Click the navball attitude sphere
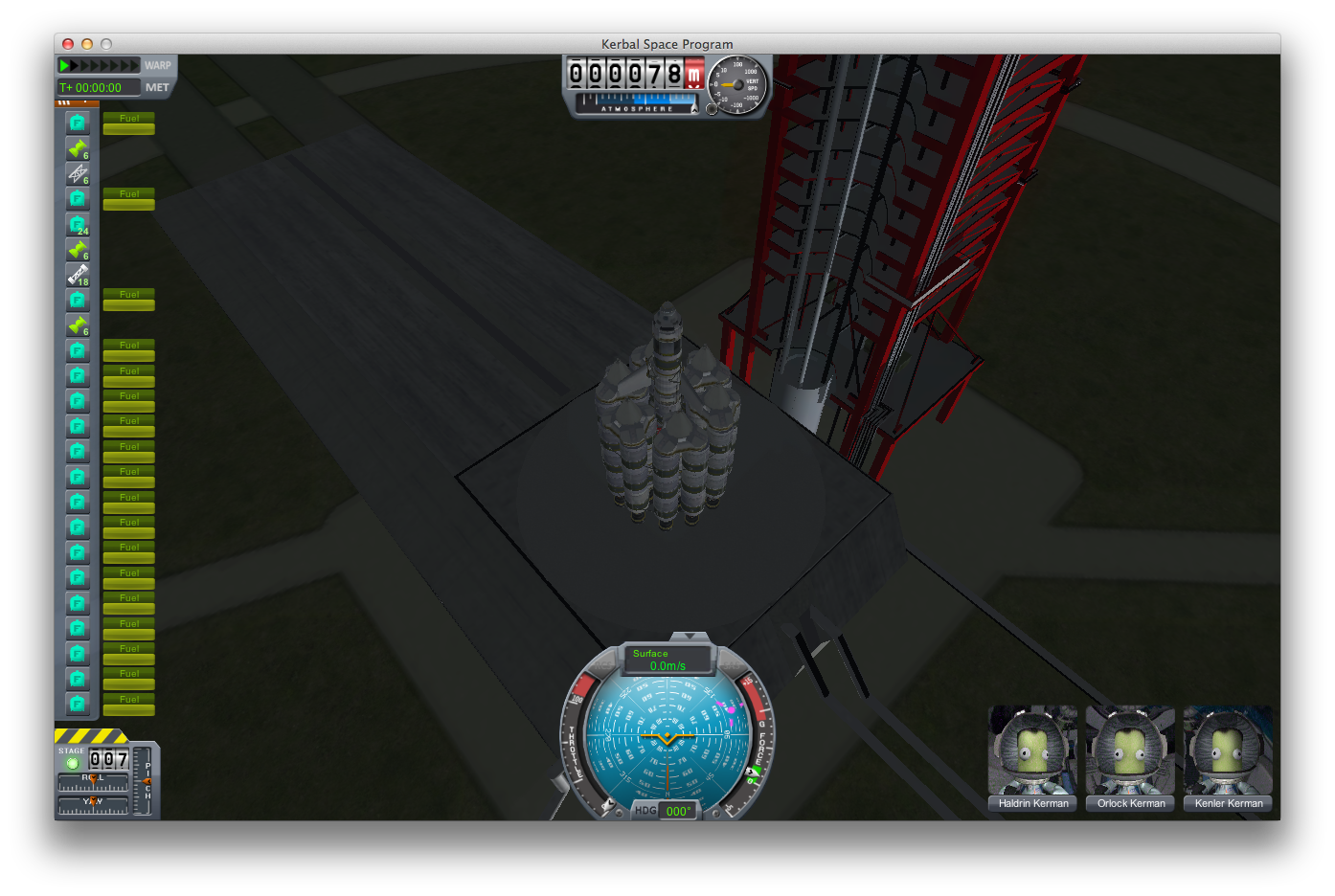The image size is (1335, 896). [667, 737]
